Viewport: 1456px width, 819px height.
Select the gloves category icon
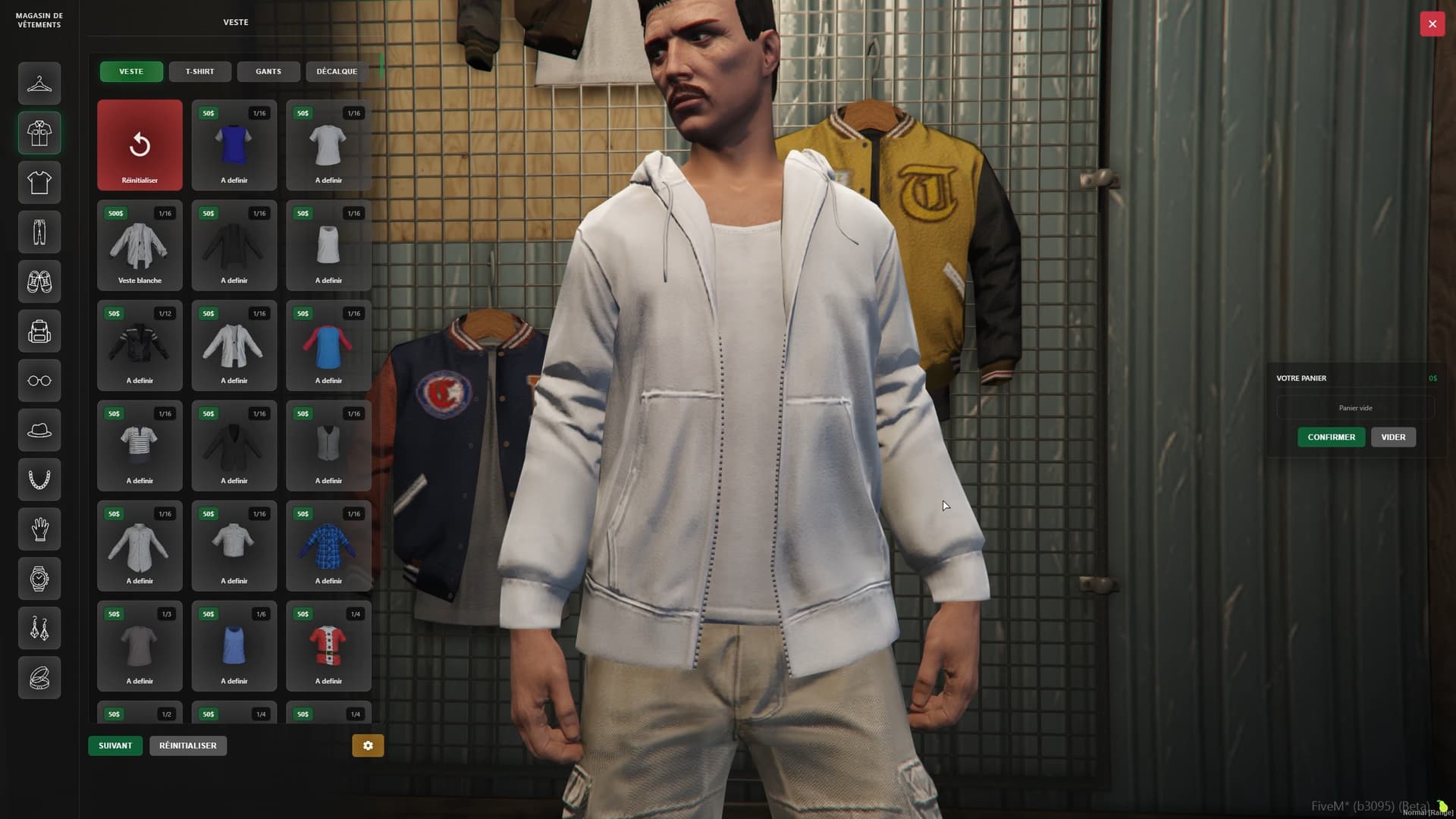point(39,529)
